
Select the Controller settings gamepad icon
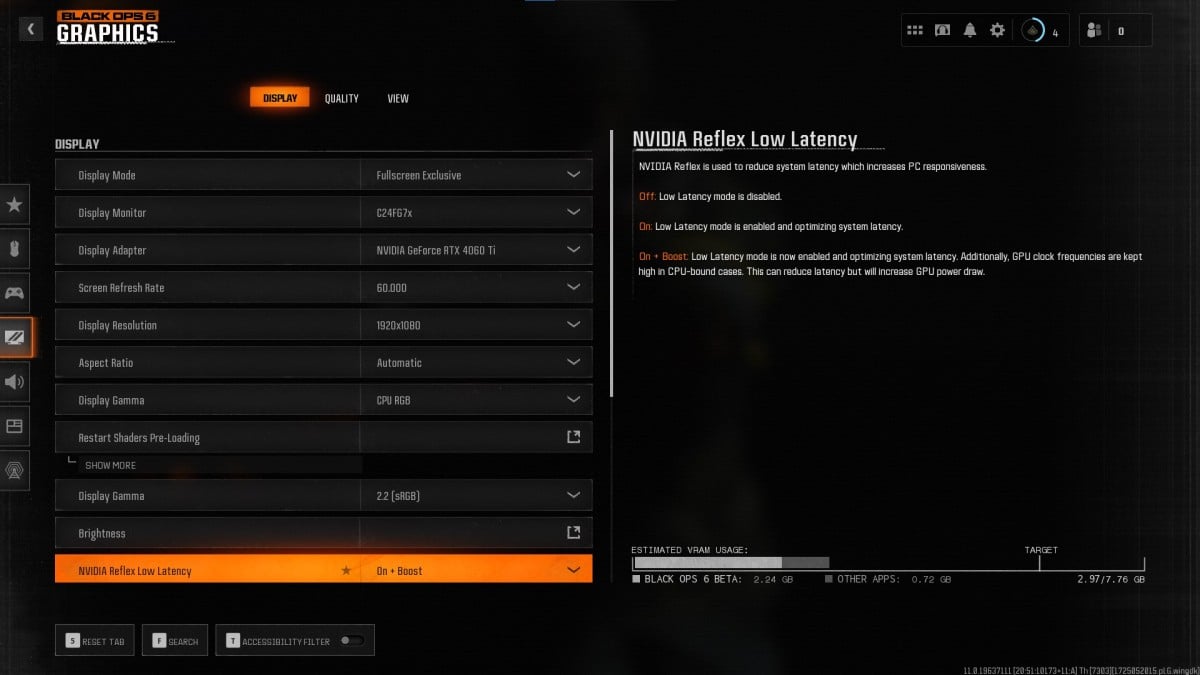click(x=15, y=293)
